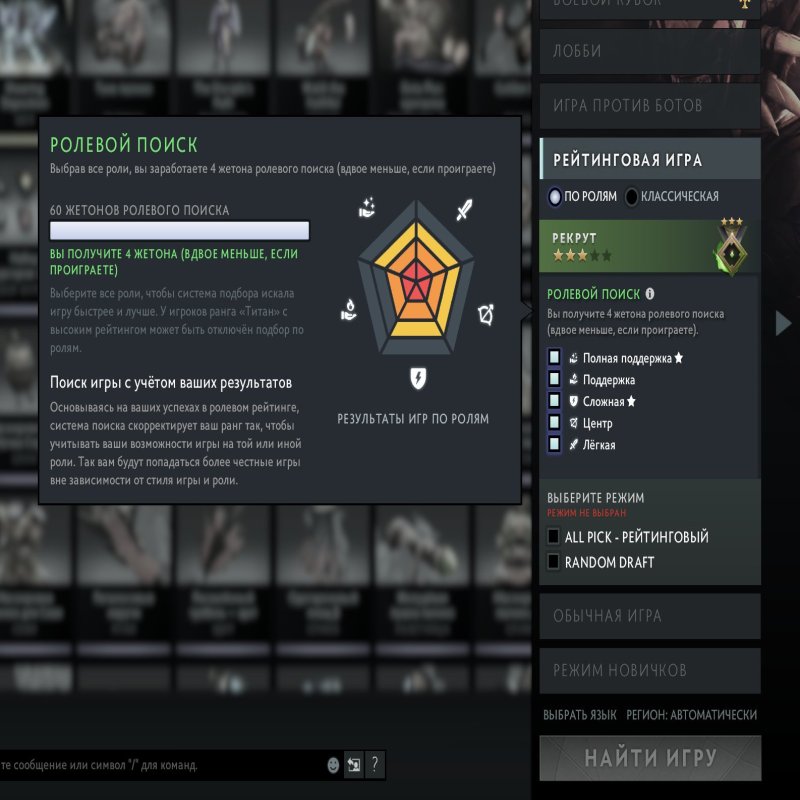Tick the Сложная role checkbox
Viewport: 800px width, 800px height.
click(x=554, y=402)
